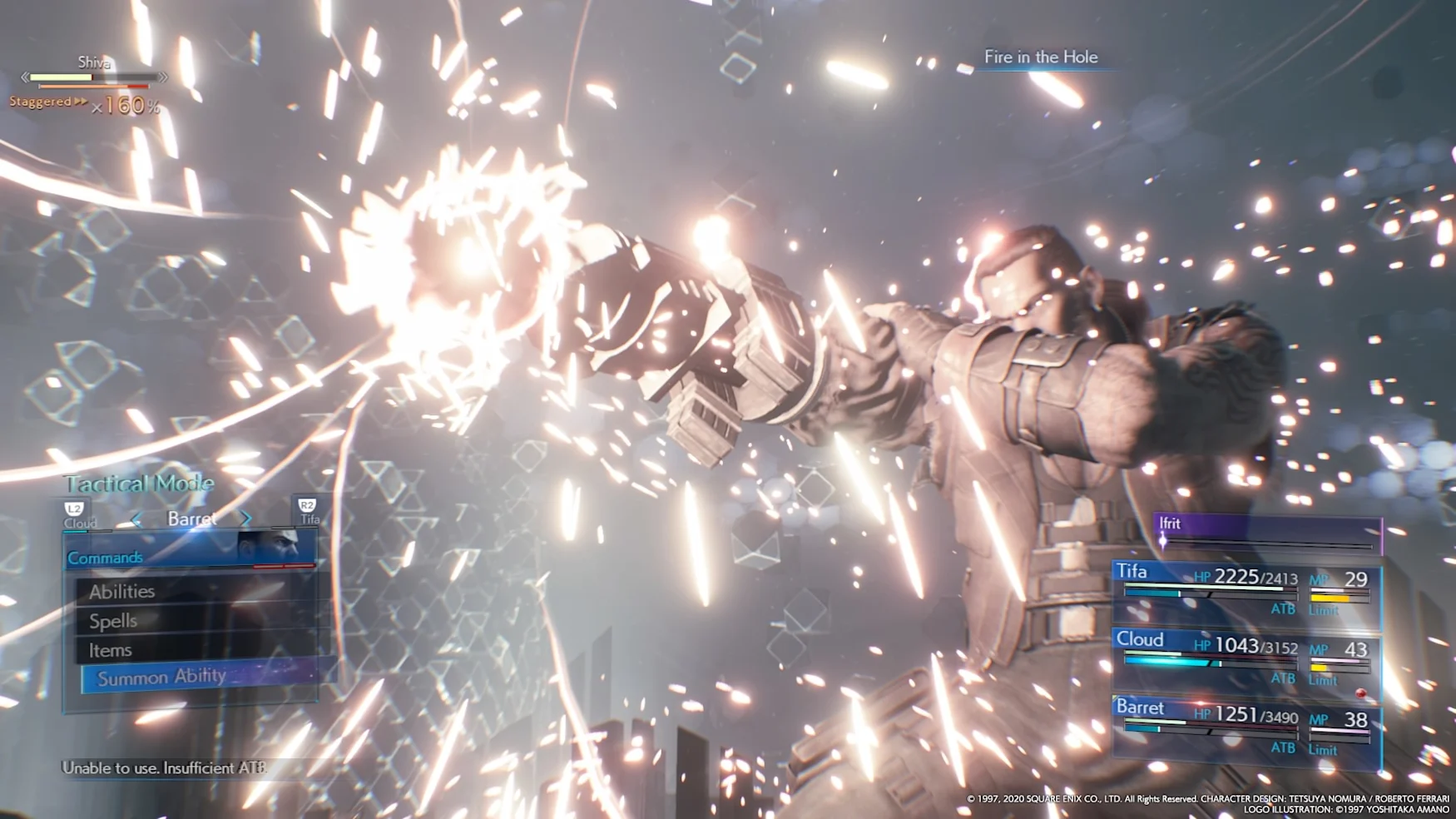The height and width of the screenshot is (819, 1456).
Task: Click the right arrow beside Barret's name
Action: pos(245,519)
